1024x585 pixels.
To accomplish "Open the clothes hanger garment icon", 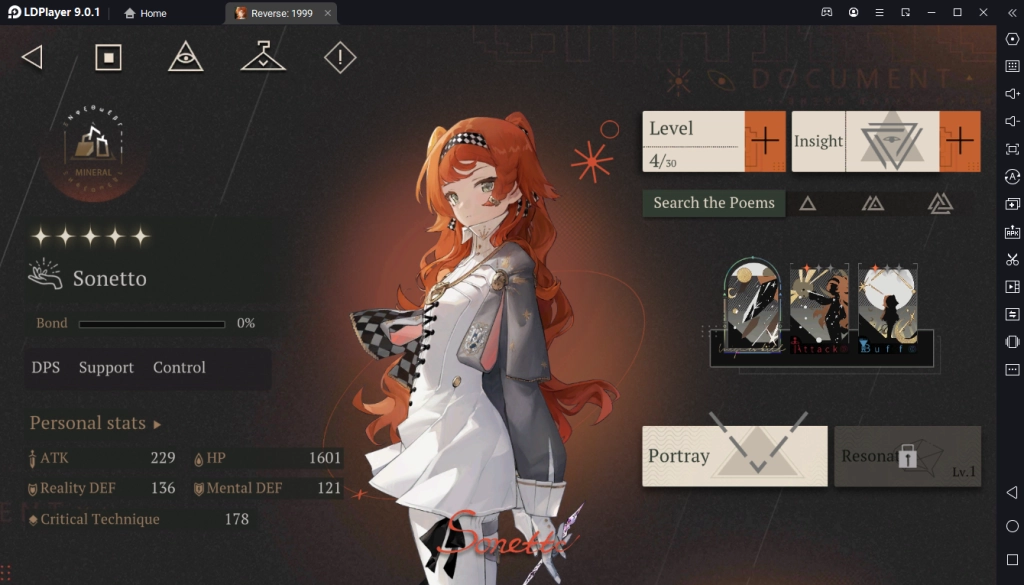I will click(x=263, y=57).
